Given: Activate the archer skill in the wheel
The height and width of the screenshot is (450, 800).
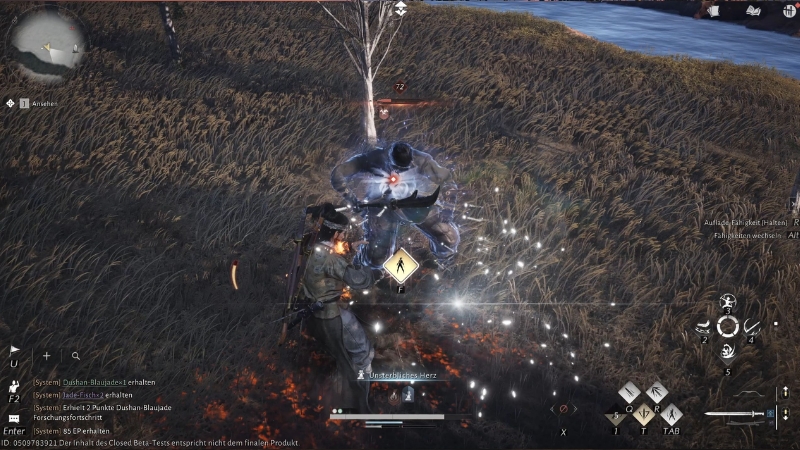Looking at the screenshot, I should point(727,301).
